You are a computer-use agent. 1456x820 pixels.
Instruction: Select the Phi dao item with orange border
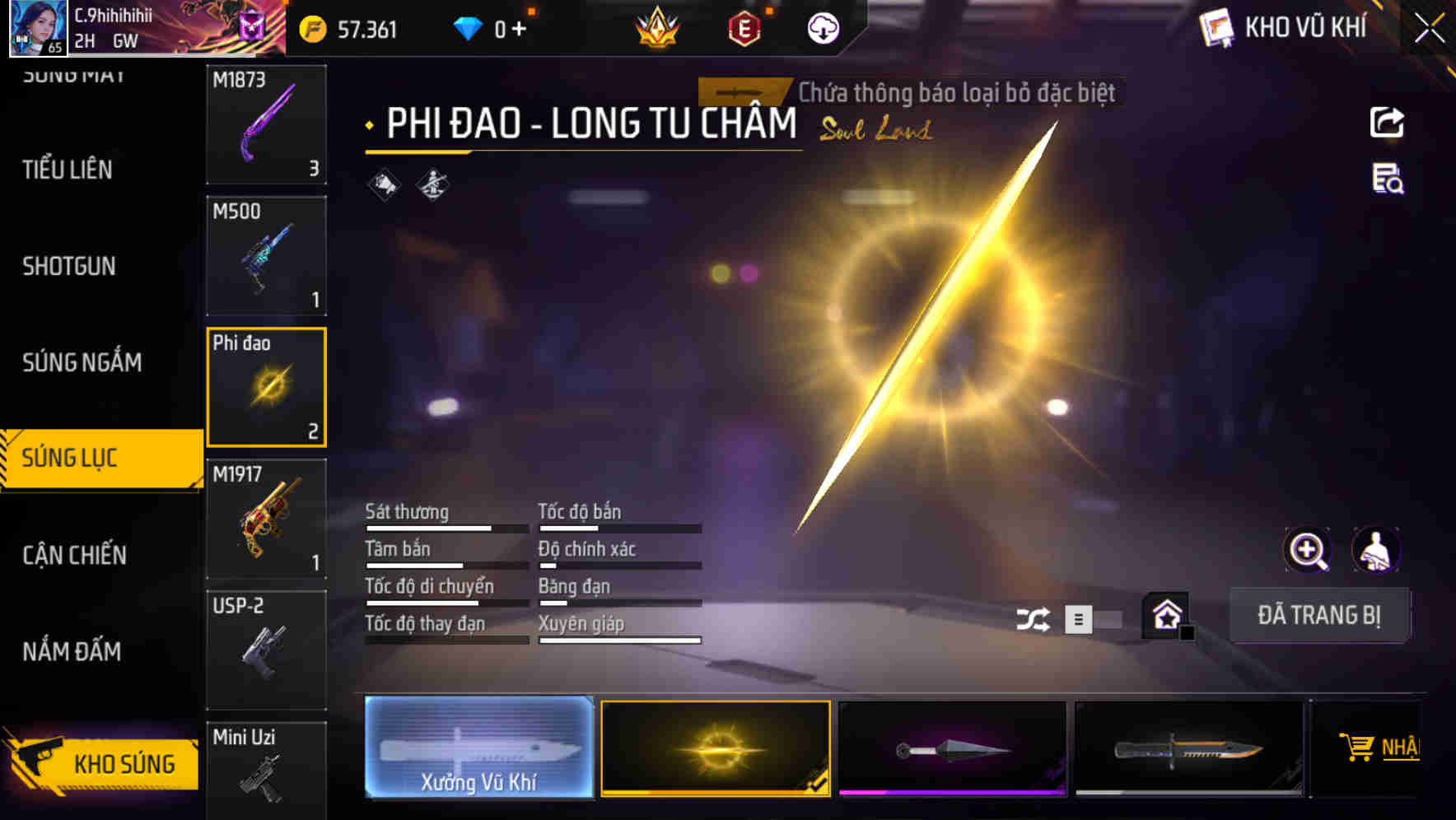point(266,385)
